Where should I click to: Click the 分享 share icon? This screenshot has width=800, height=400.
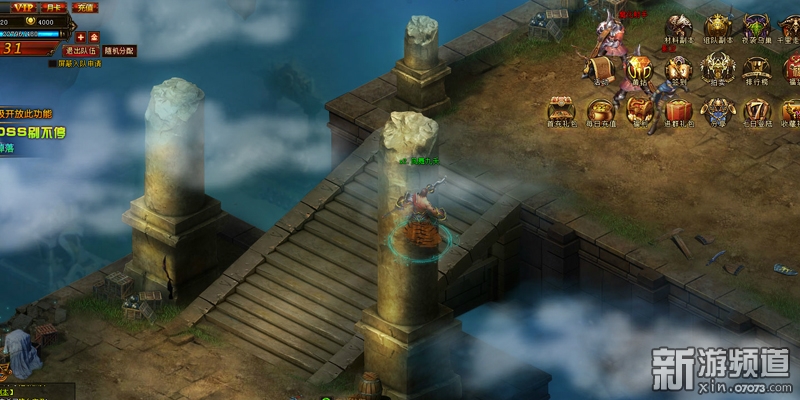pyautogui.click(x=718, y=112)
